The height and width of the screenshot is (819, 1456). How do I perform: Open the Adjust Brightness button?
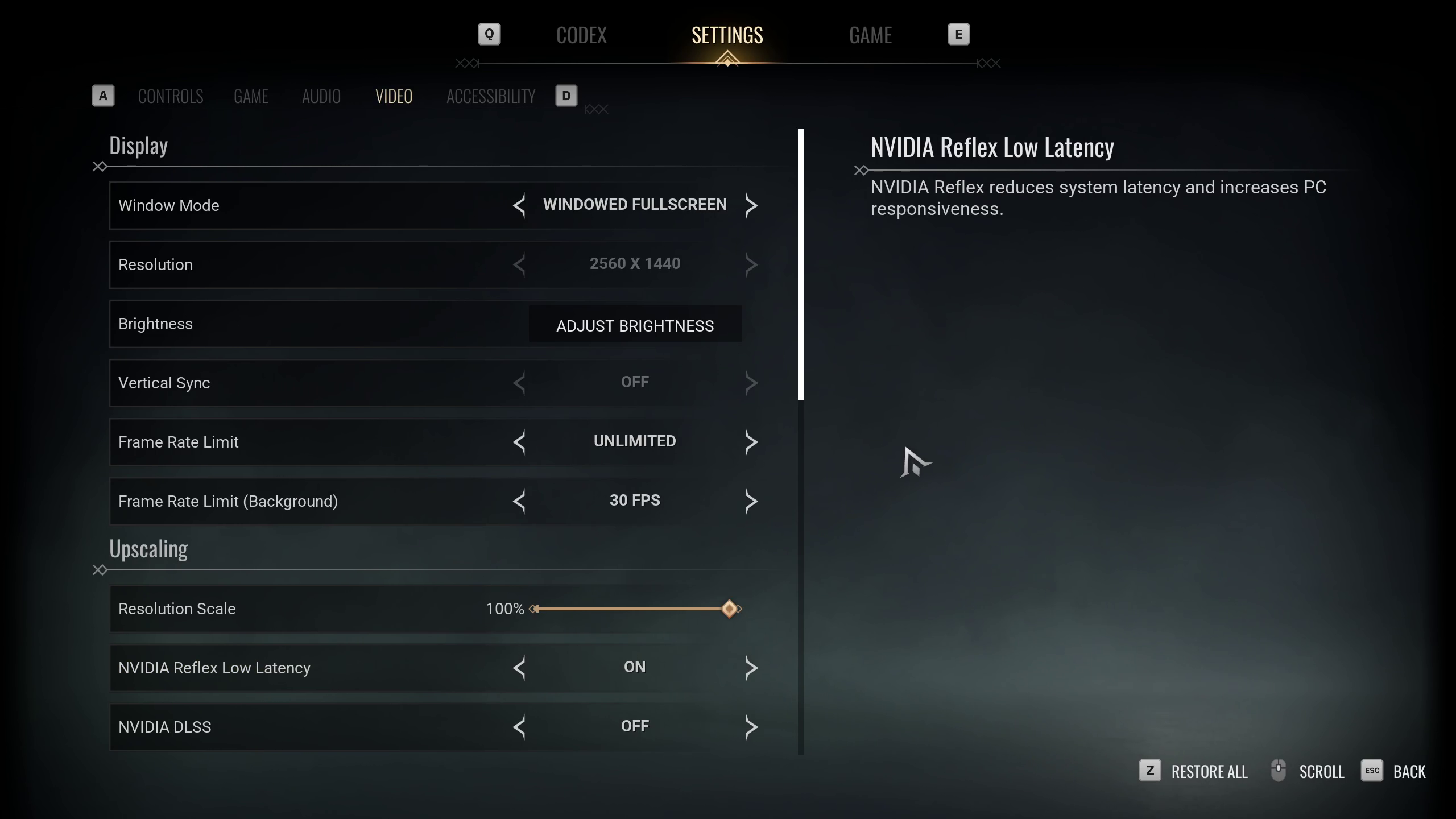click(635, 325)
